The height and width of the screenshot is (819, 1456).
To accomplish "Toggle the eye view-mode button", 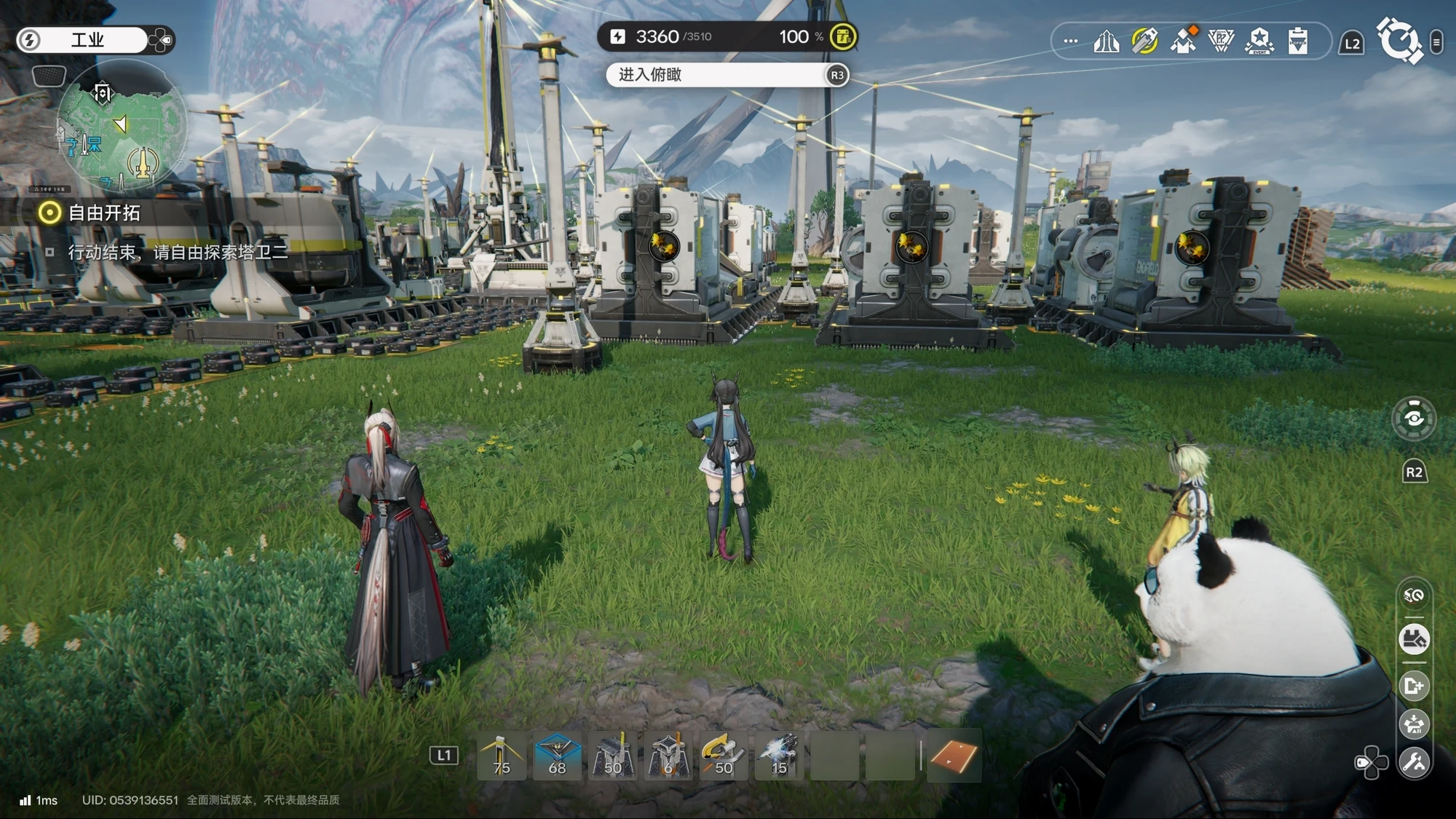I will [x=1414, y=418].
